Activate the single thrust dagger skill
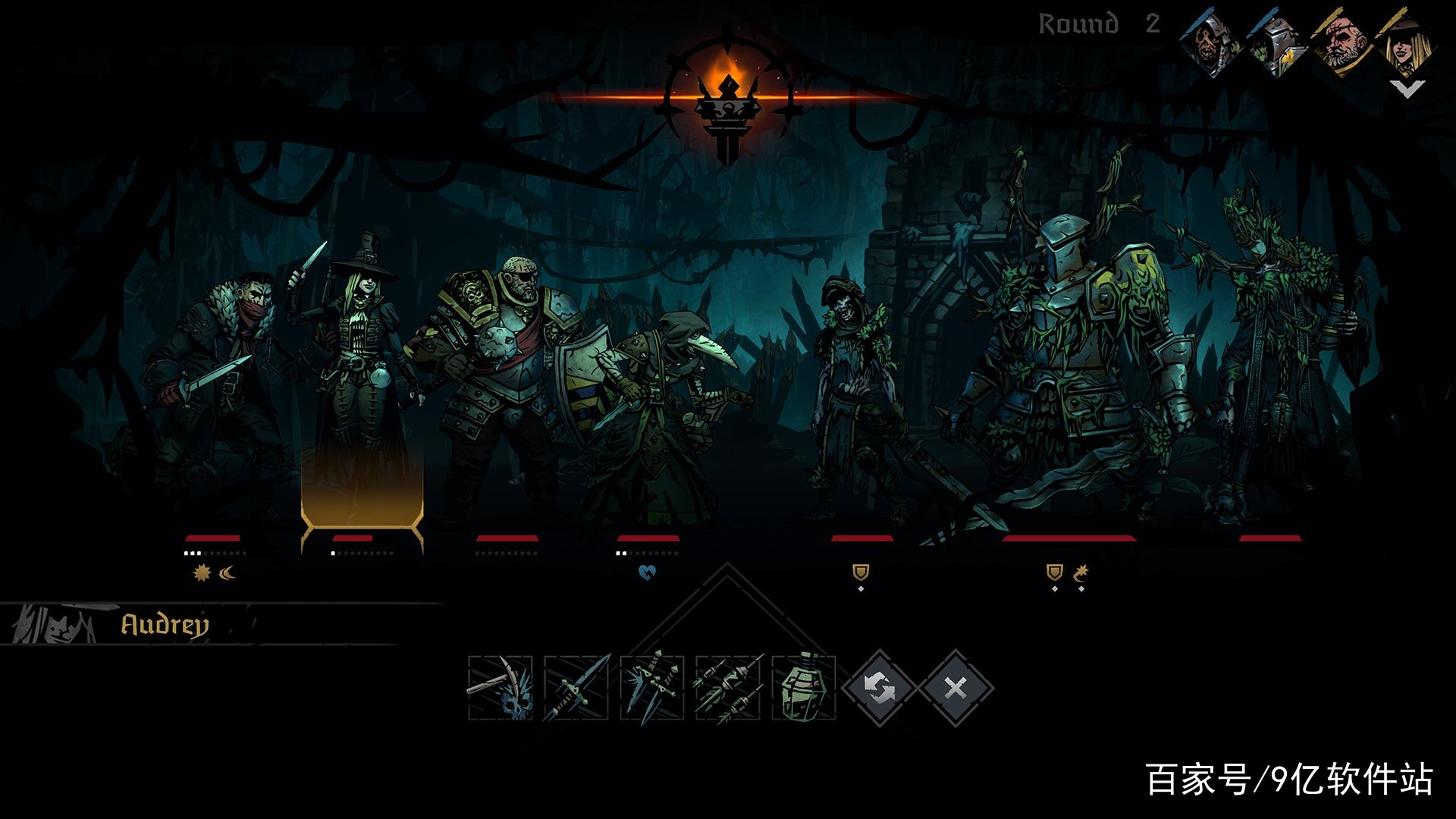Screen dimensions: 1456x819 (x=576, y=688)
